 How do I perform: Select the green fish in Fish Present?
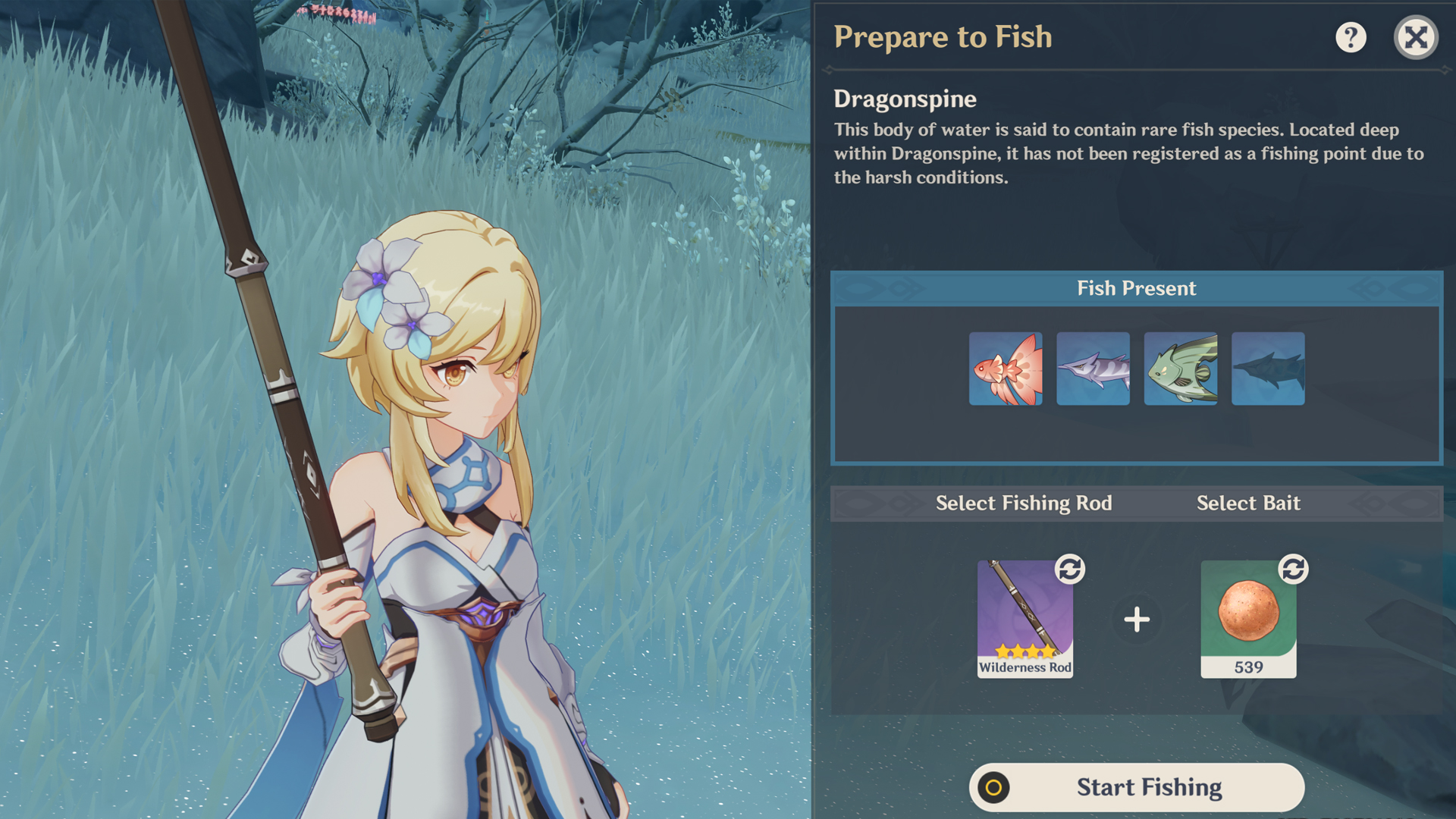1181,368
